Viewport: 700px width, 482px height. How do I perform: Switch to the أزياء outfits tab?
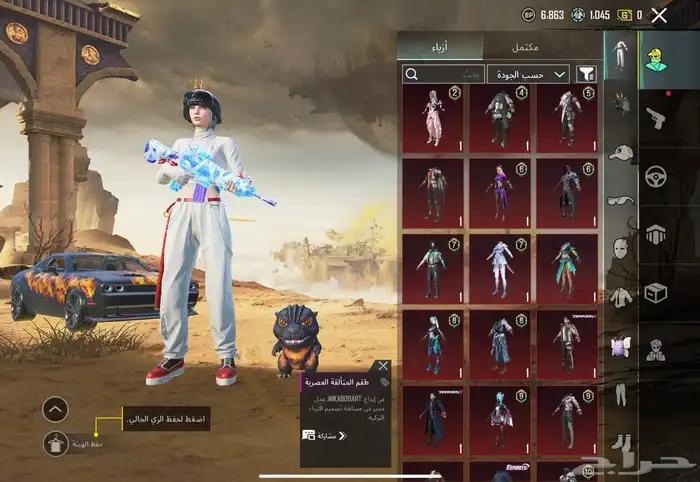pos(440,46)
